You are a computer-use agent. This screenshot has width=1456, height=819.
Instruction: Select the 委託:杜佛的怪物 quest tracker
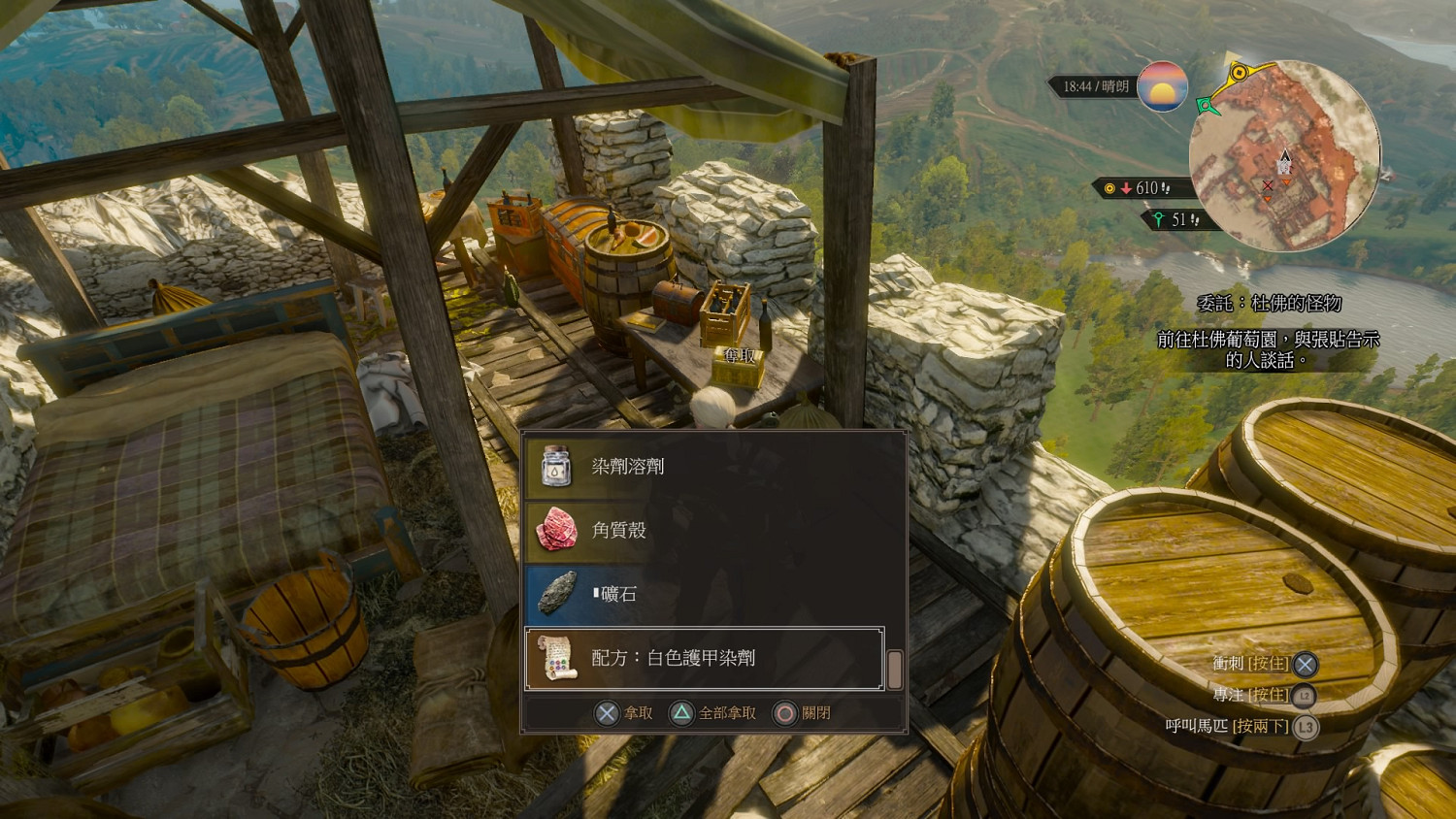tap(1269, 304)
